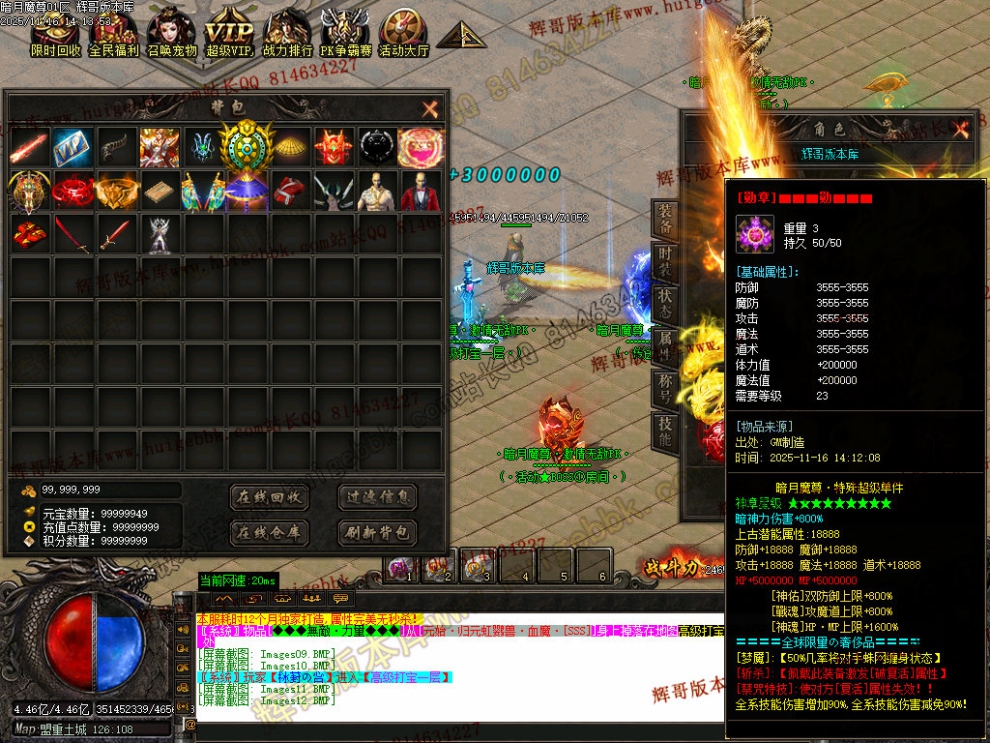Open the 限时回收 timed recycle menu
The image size is (990, 743).
click(x=56, y=35)
